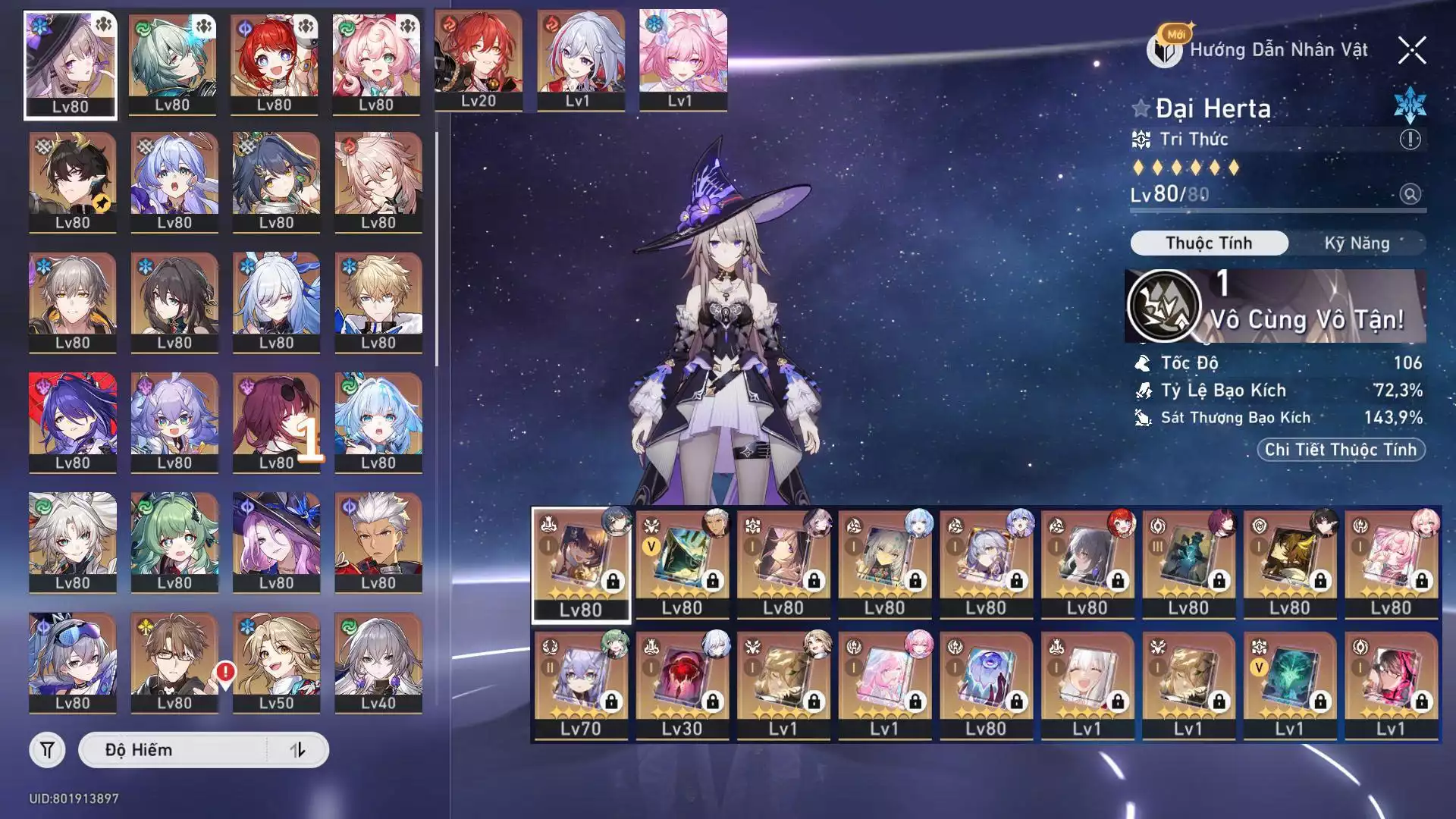Open the Độ Hiếm sort dropdown
Viewport: 1456px width, 819px height.
pyautogui.click(x=174, y=750)
